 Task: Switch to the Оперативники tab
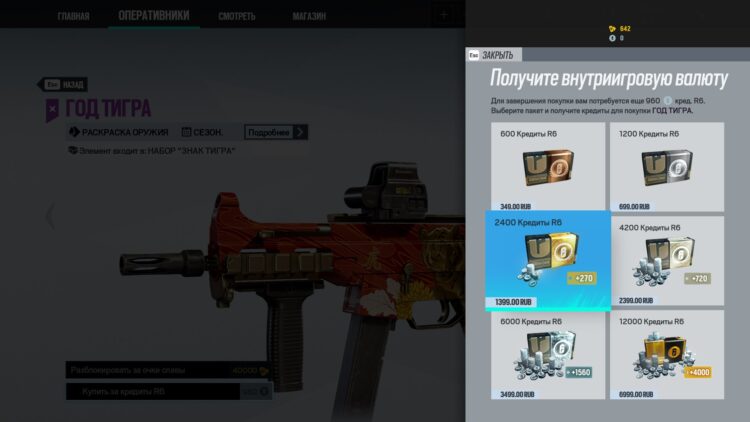(153, 16)
